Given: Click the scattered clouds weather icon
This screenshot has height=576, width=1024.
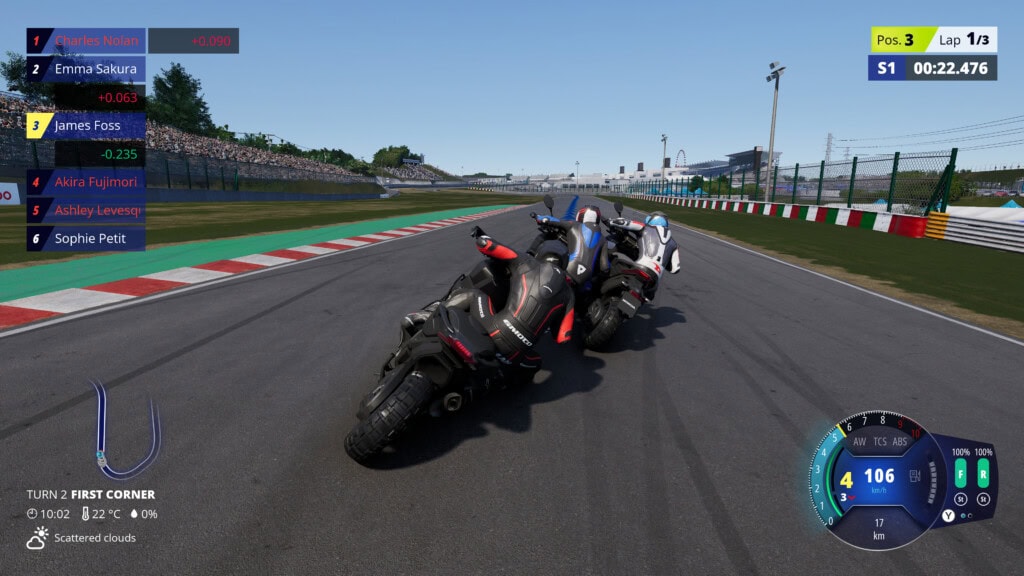Looking at the screenshot, I should tap(38, 537).
